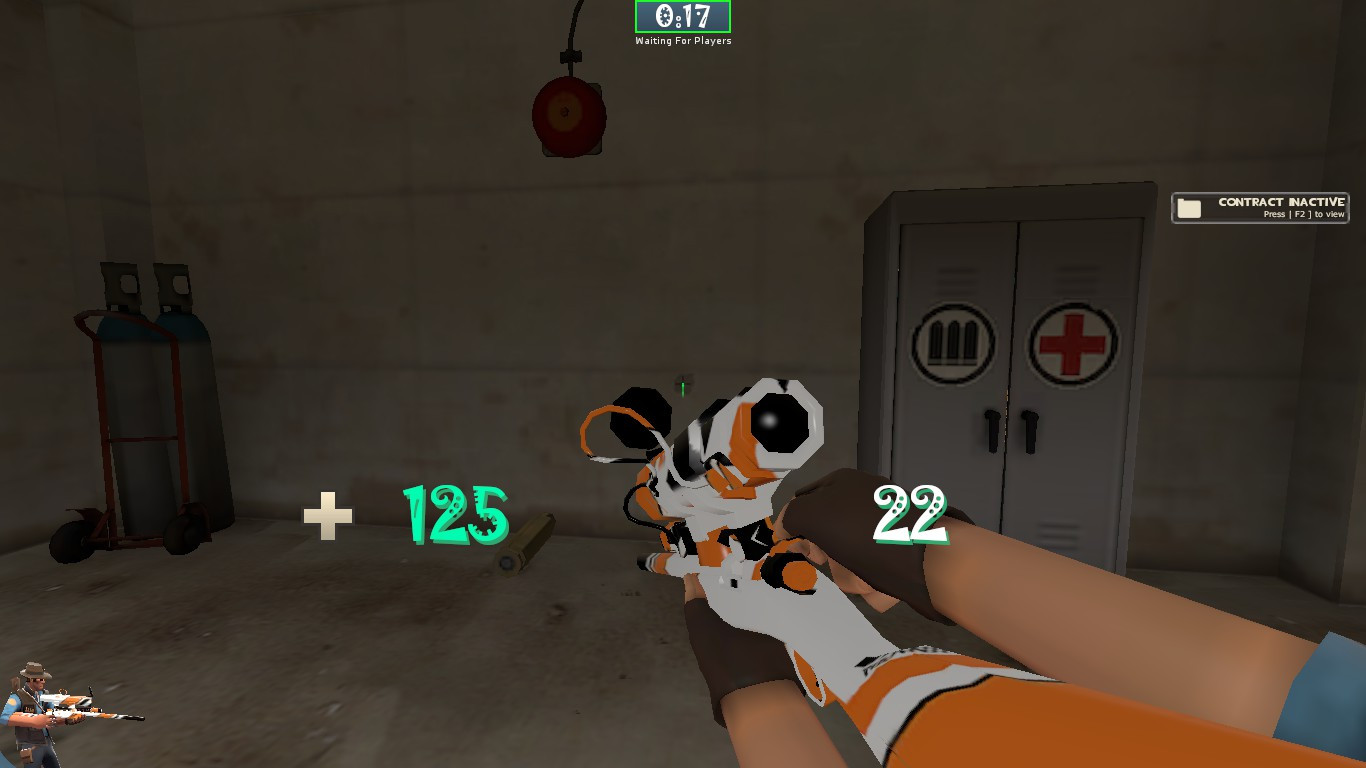
Task: Click the fire alarm bell on the ceiling
Action: (570, 115)
